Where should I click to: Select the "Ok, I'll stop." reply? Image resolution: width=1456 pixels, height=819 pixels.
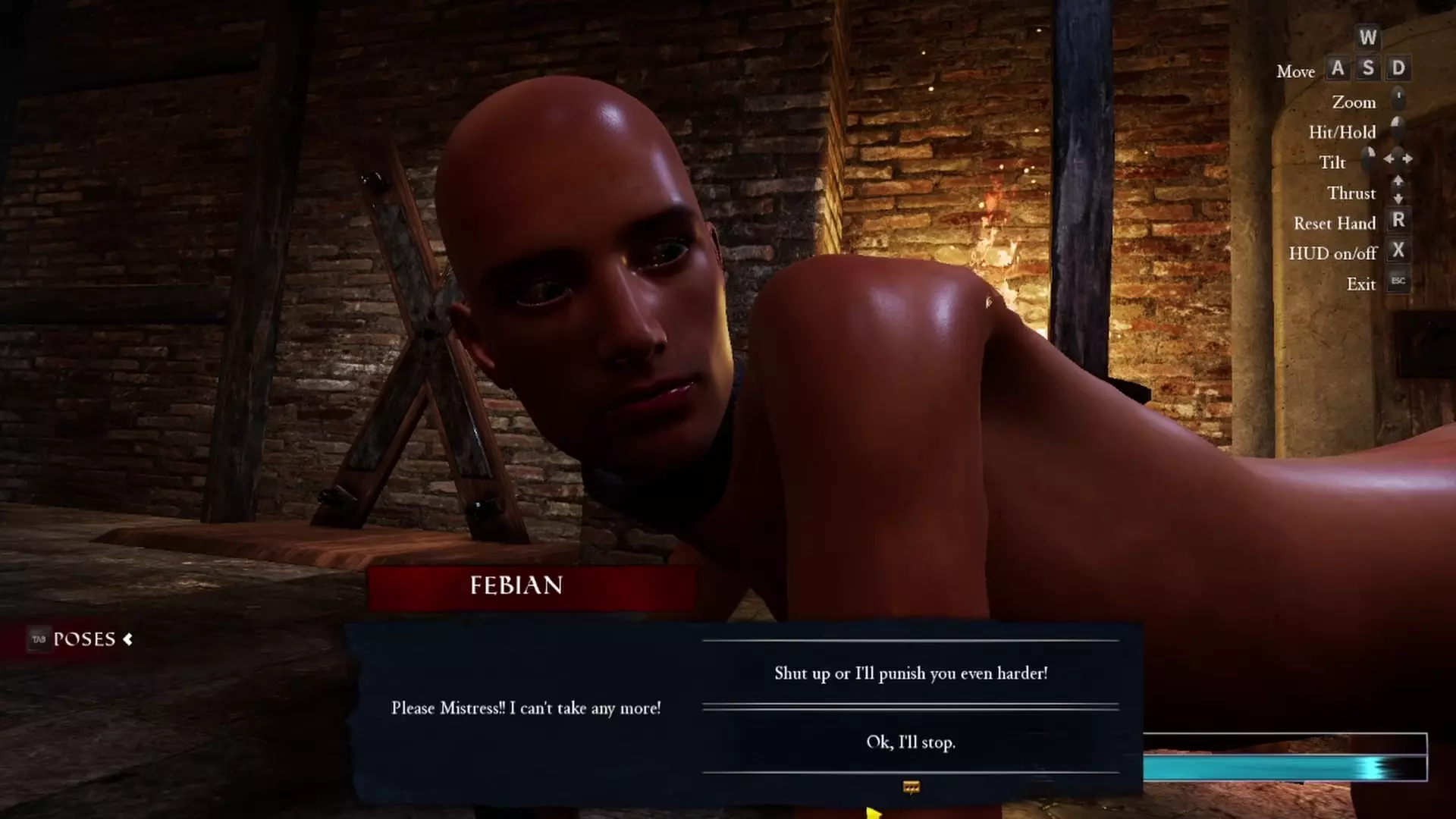(910, 742)
